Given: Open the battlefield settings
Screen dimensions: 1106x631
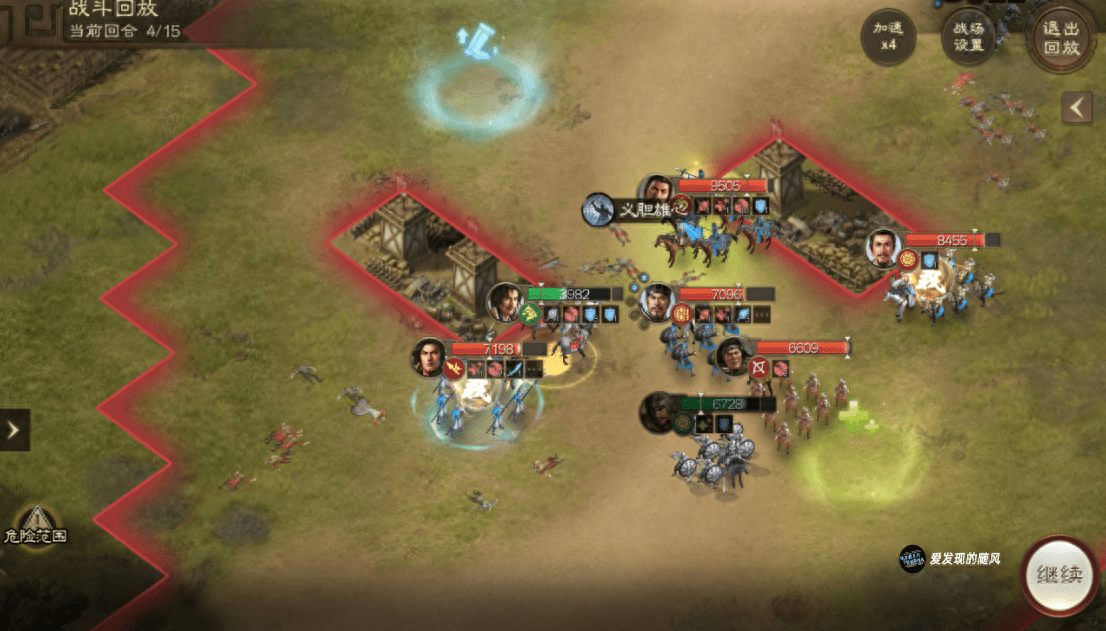Looking at the screenshot, I should coord(968,38).
